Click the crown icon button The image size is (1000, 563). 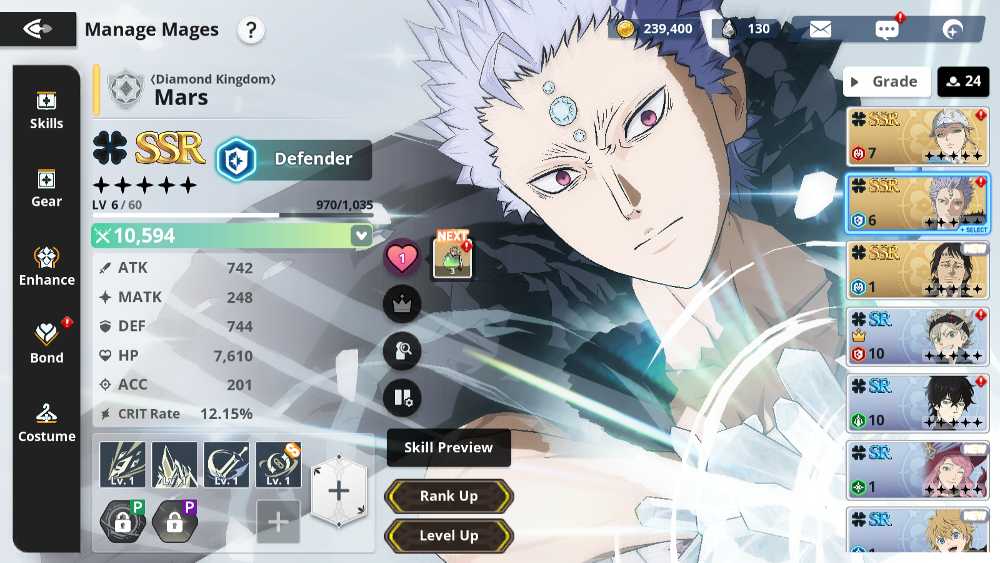(x=402, y=305)
